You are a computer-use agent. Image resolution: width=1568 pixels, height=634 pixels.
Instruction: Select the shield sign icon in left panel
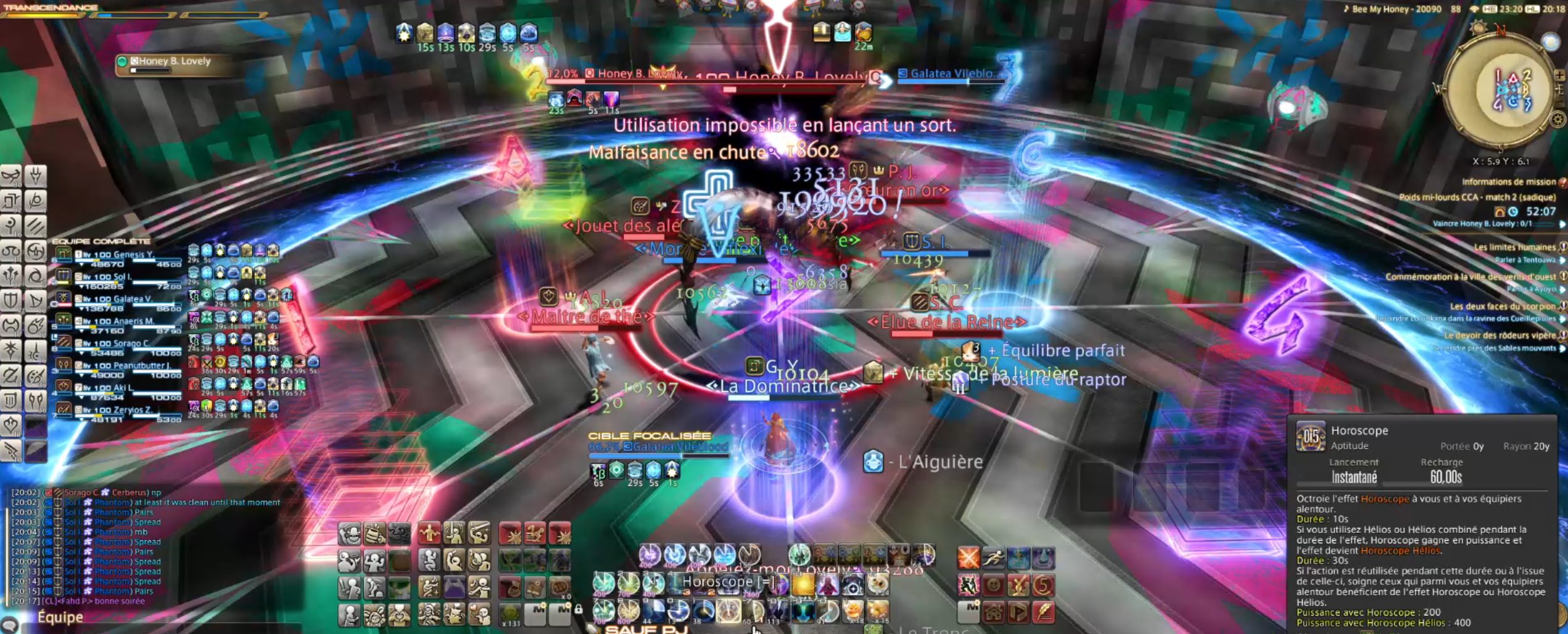[x=10, y=300]
